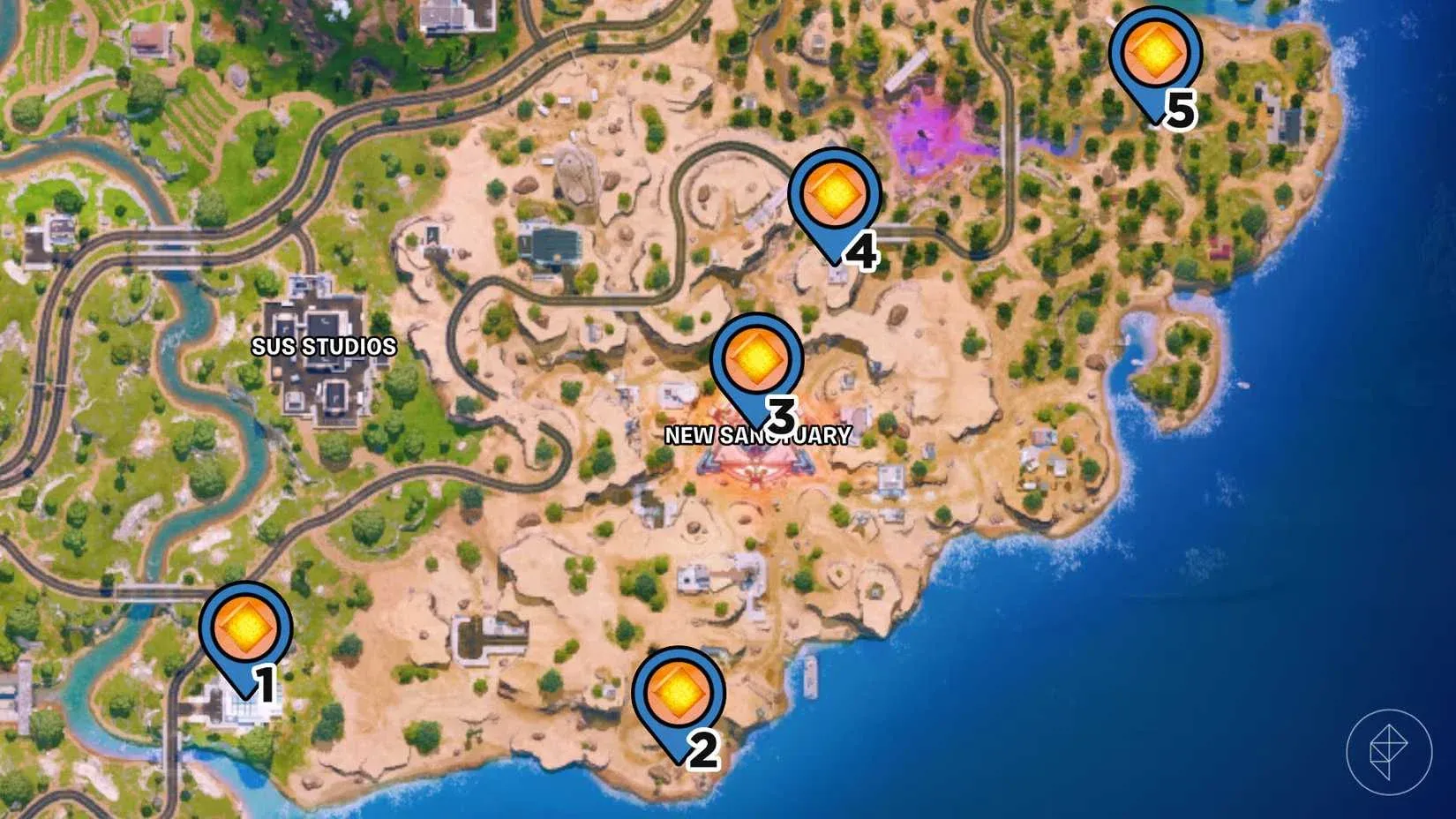
Task: Click the orange pyramid inside marker 3
Action: (x=757, y=358)
